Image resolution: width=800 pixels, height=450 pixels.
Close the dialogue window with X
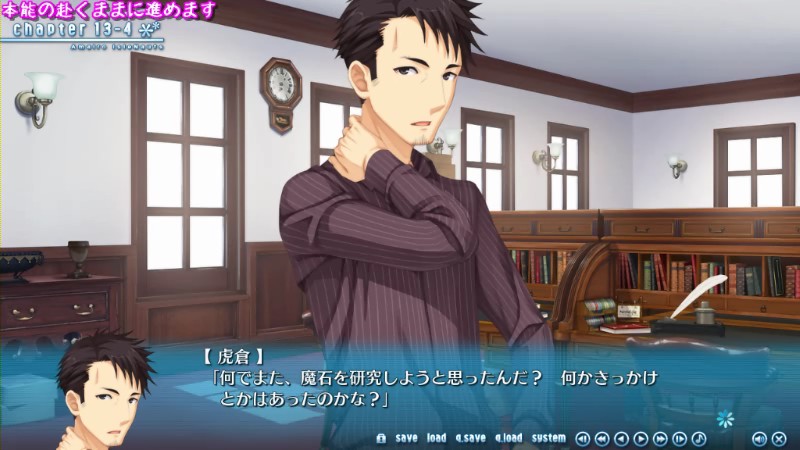click(779, 438)
